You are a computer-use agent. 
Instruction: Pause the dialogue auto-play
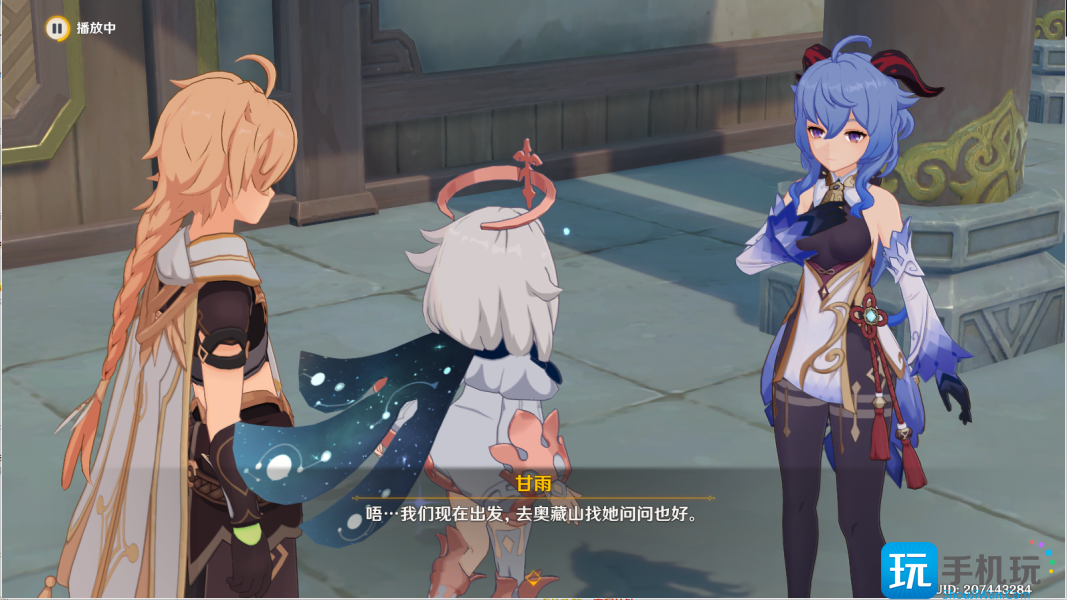click(x=57, y=28)
